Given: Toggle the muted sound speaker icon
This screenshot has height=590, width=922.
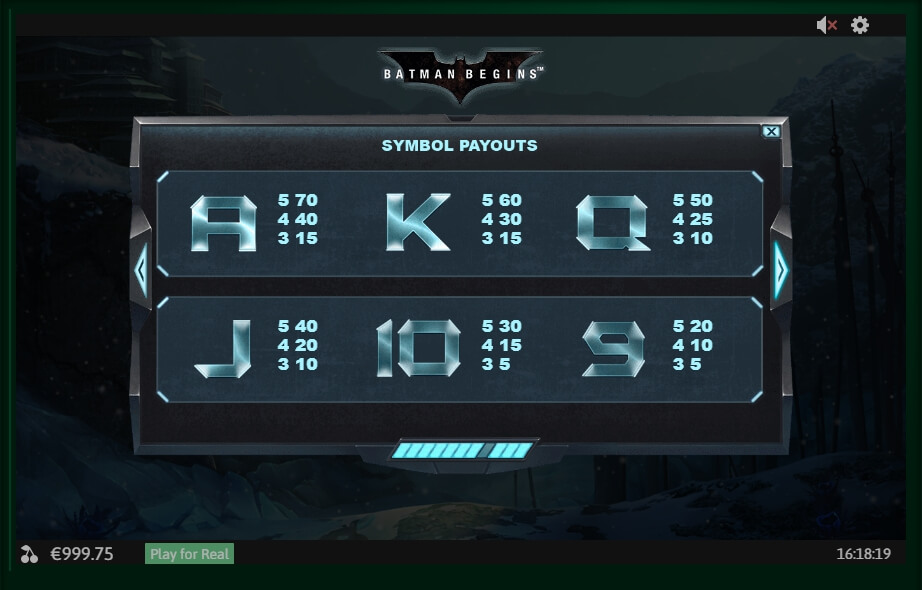Looking at the screenshot, I should [826, 26].
